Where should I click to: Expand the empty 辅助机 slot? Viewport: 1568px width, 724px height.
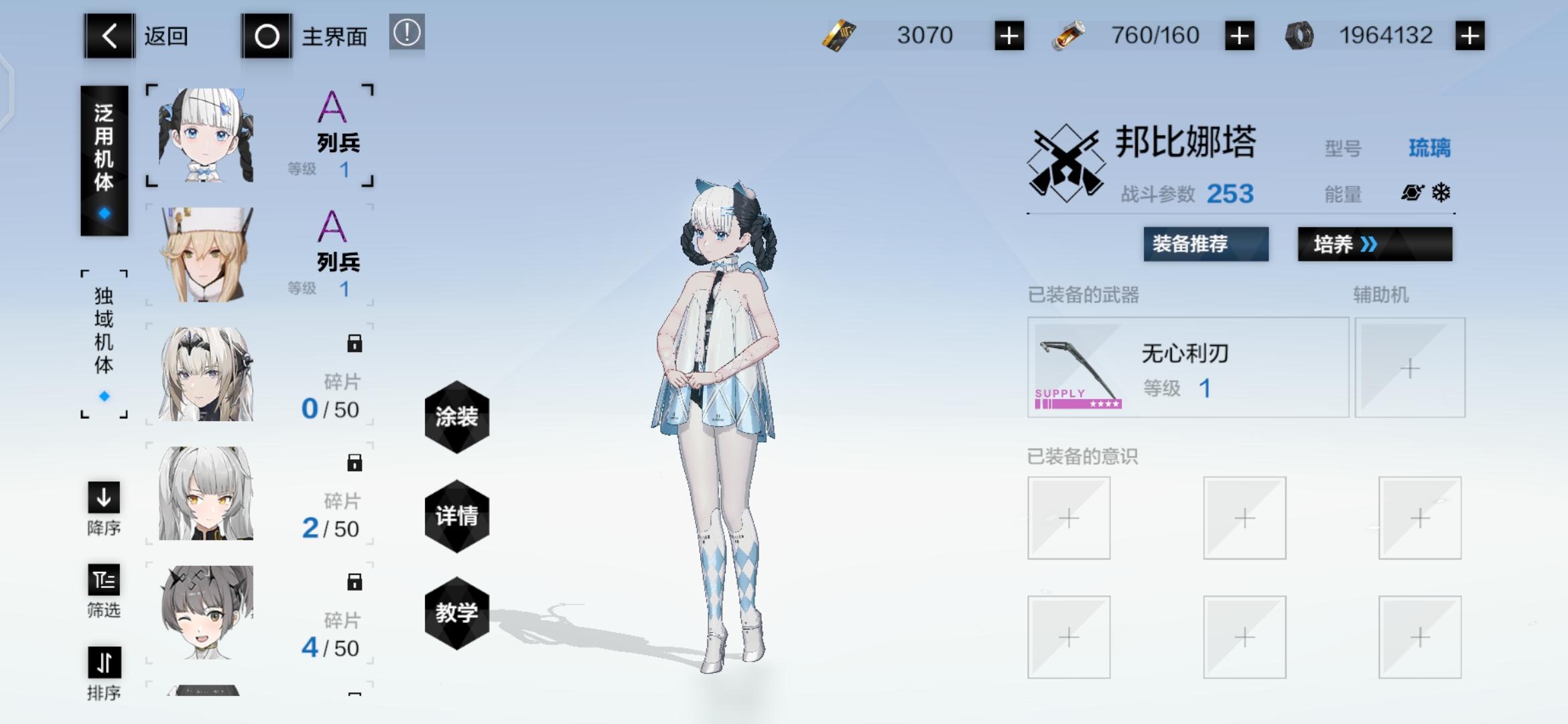tap(1411, 367)
